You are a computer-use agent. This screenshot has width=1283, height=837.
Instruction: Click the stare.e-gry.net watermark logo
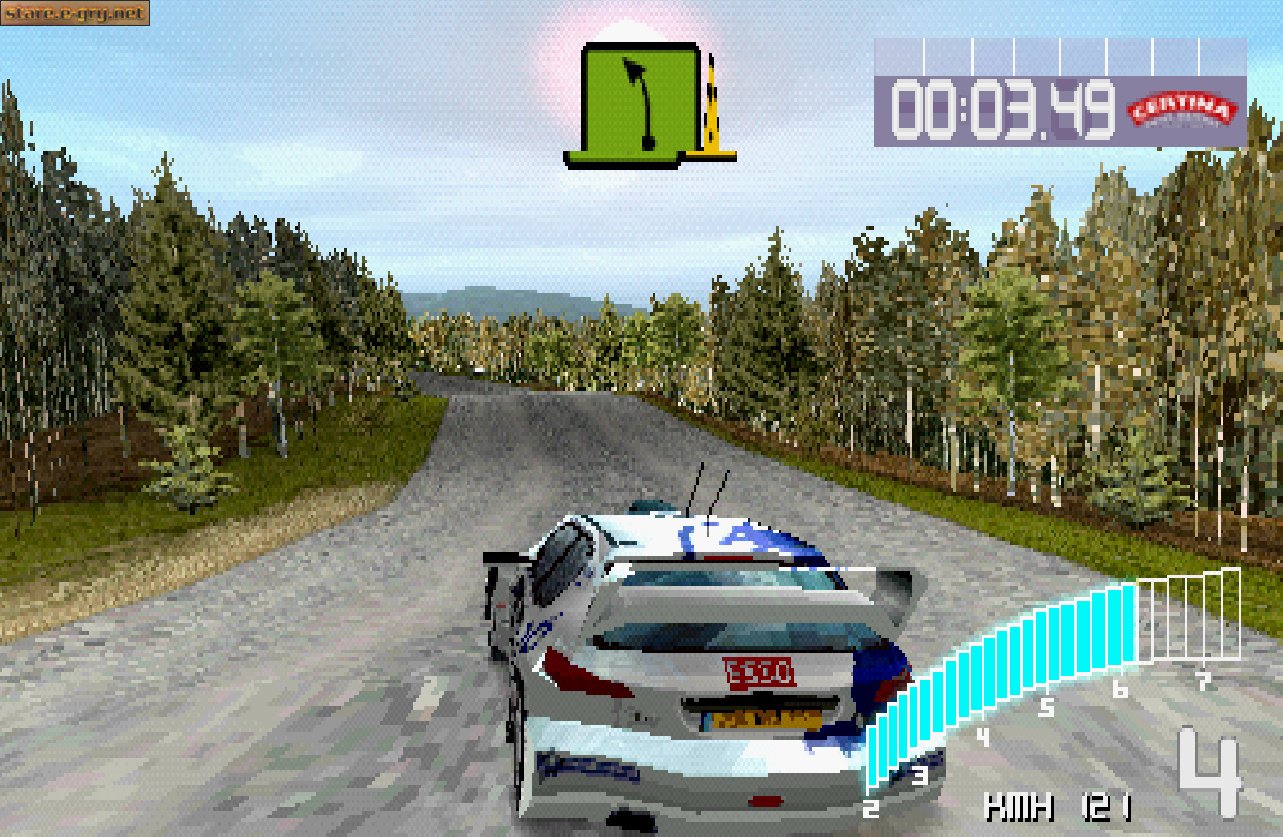pyautogui.click(x=75, y=12)
